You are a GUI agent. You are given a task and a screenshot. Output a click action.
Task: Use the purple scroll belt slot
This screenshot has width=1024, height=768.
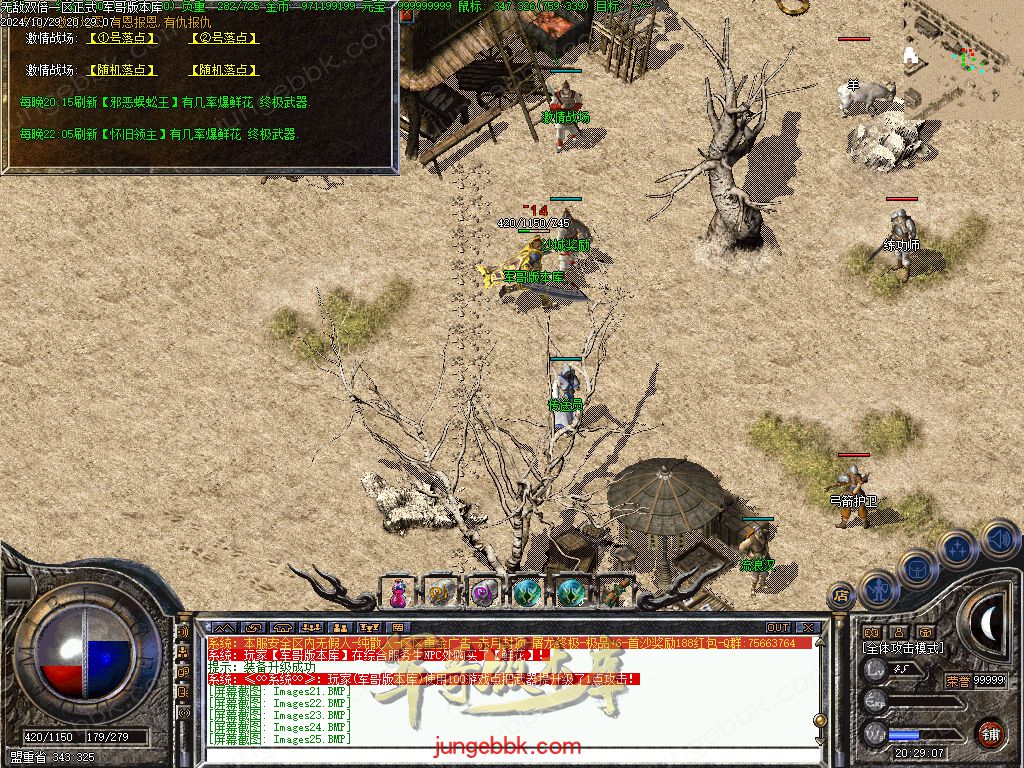pyautogui.click(x=484, y=593)
